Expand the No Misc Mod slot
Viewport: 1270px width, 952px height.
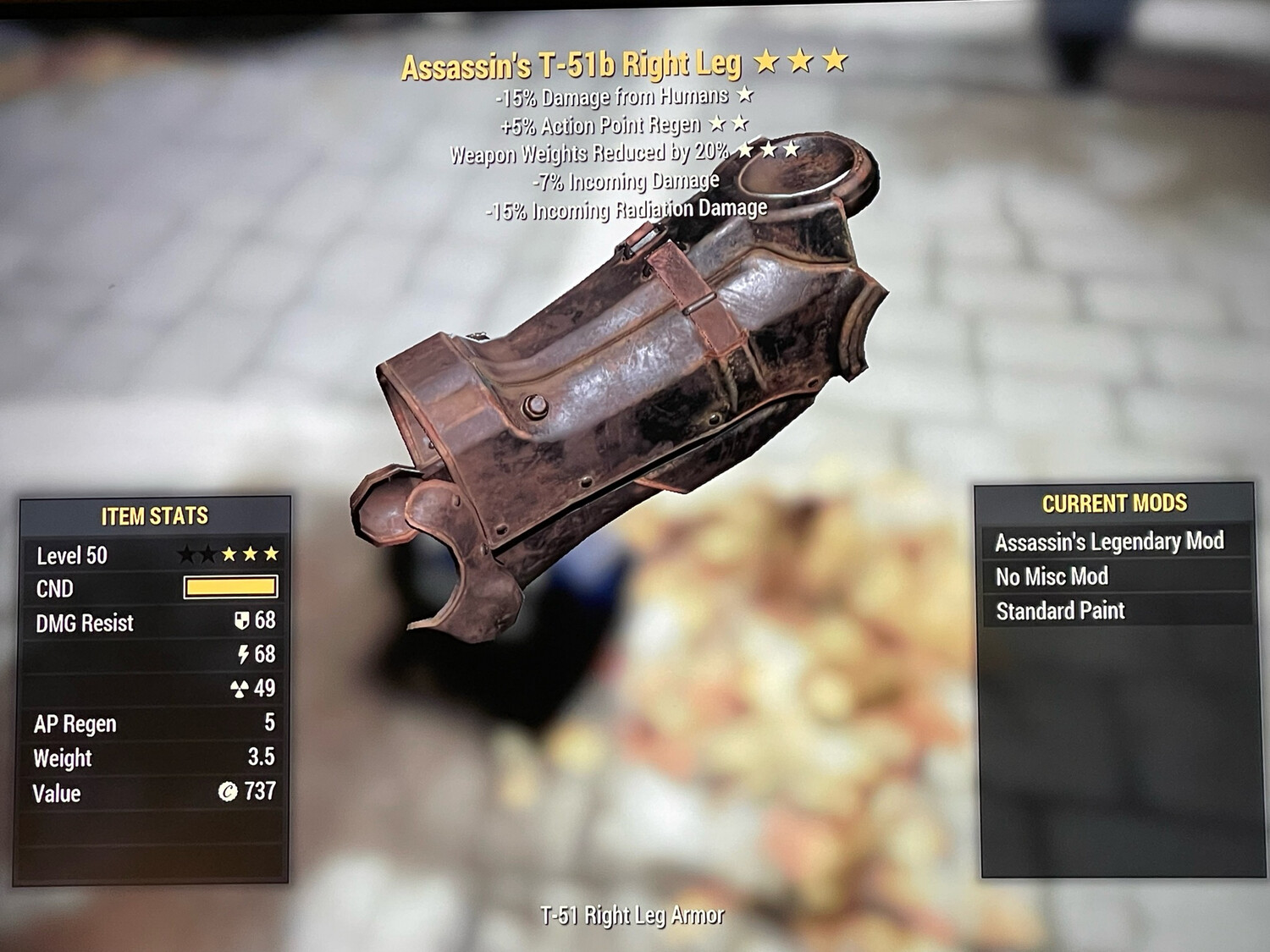1053,576
